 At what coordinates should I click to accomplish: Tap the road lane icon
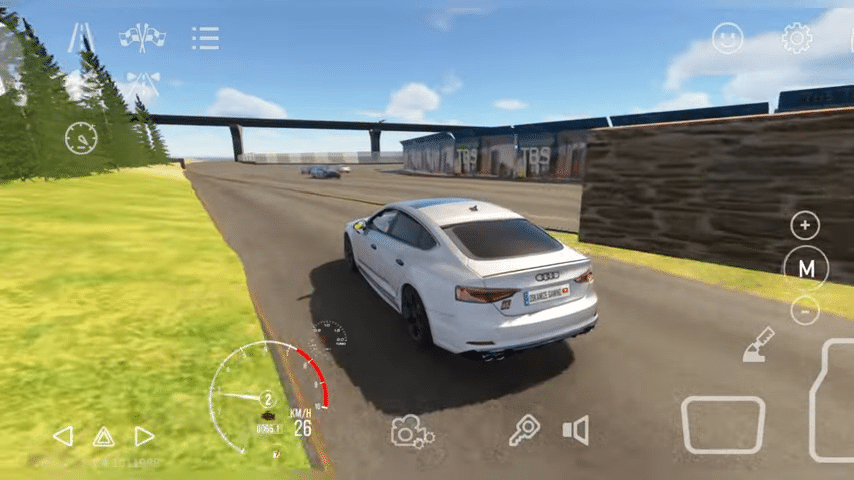click(x=81, y=38)
